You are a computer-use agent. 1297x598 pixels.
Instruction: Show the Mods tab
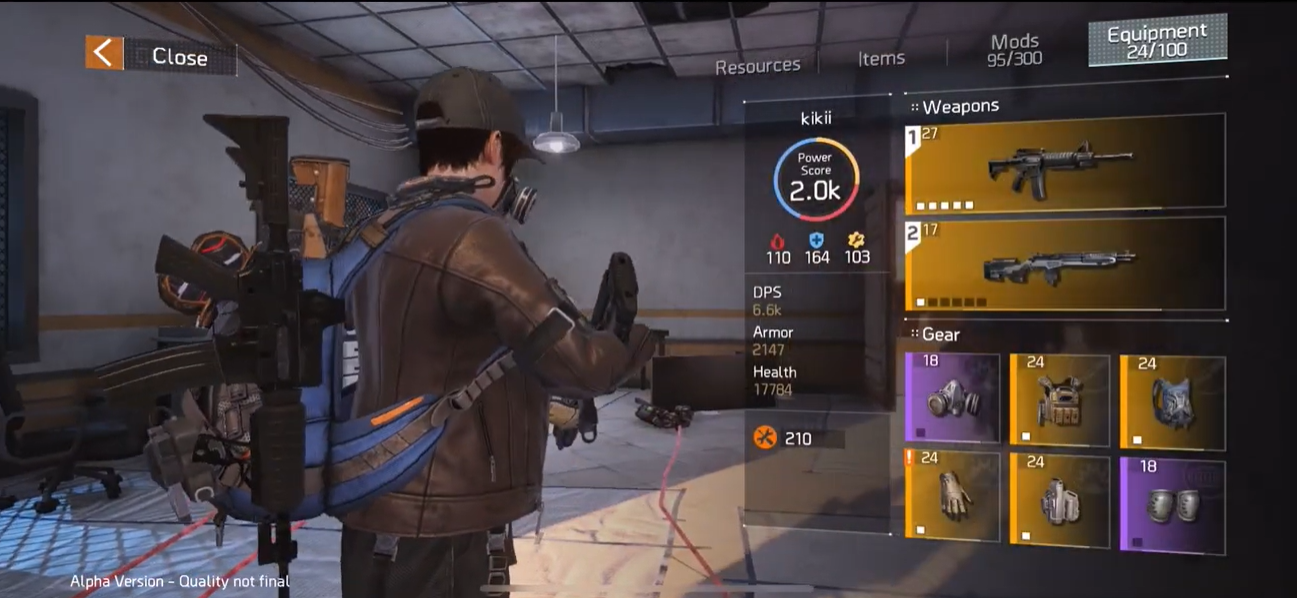click(x=1015, y=49)
